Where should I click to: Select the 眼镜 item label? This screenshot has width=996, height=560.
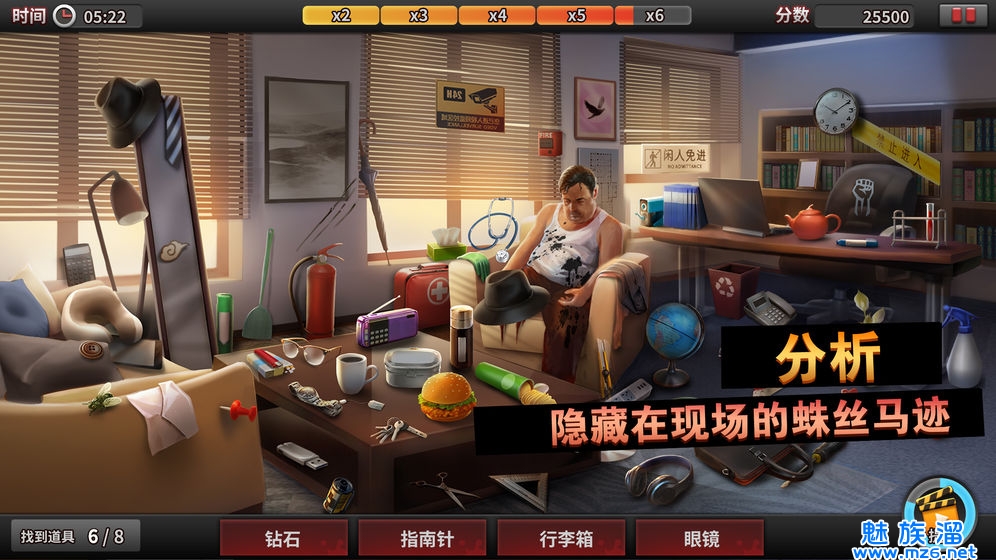click(x=700, y=538)
